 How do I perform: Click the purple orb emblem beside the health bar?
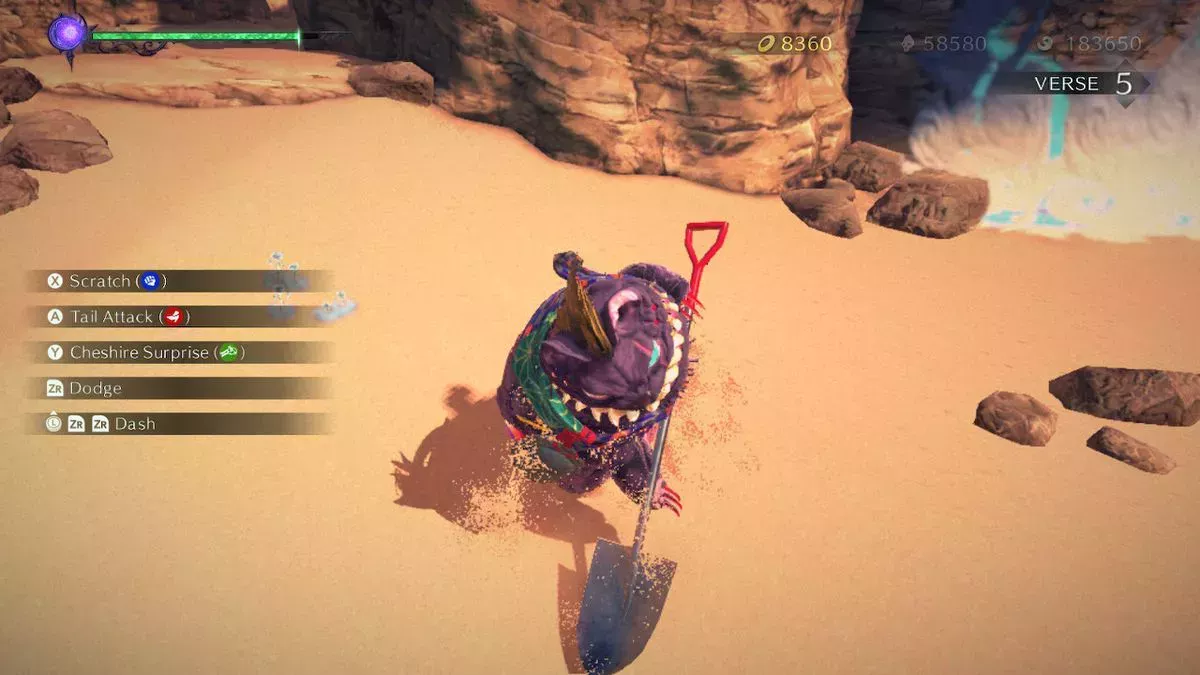pyautogui.click(x=67, y=33)
